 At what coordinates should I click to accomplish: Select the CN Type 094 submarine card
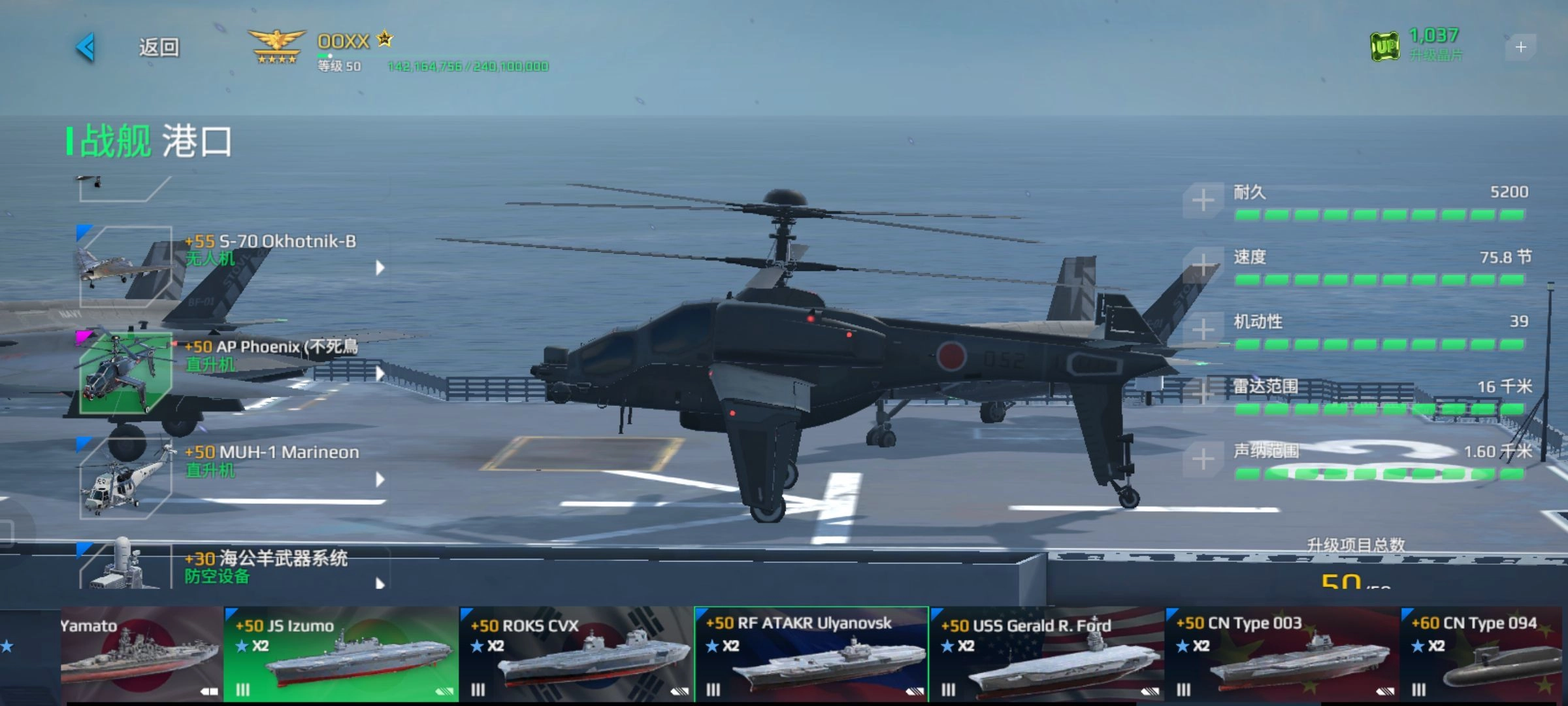1482,654
